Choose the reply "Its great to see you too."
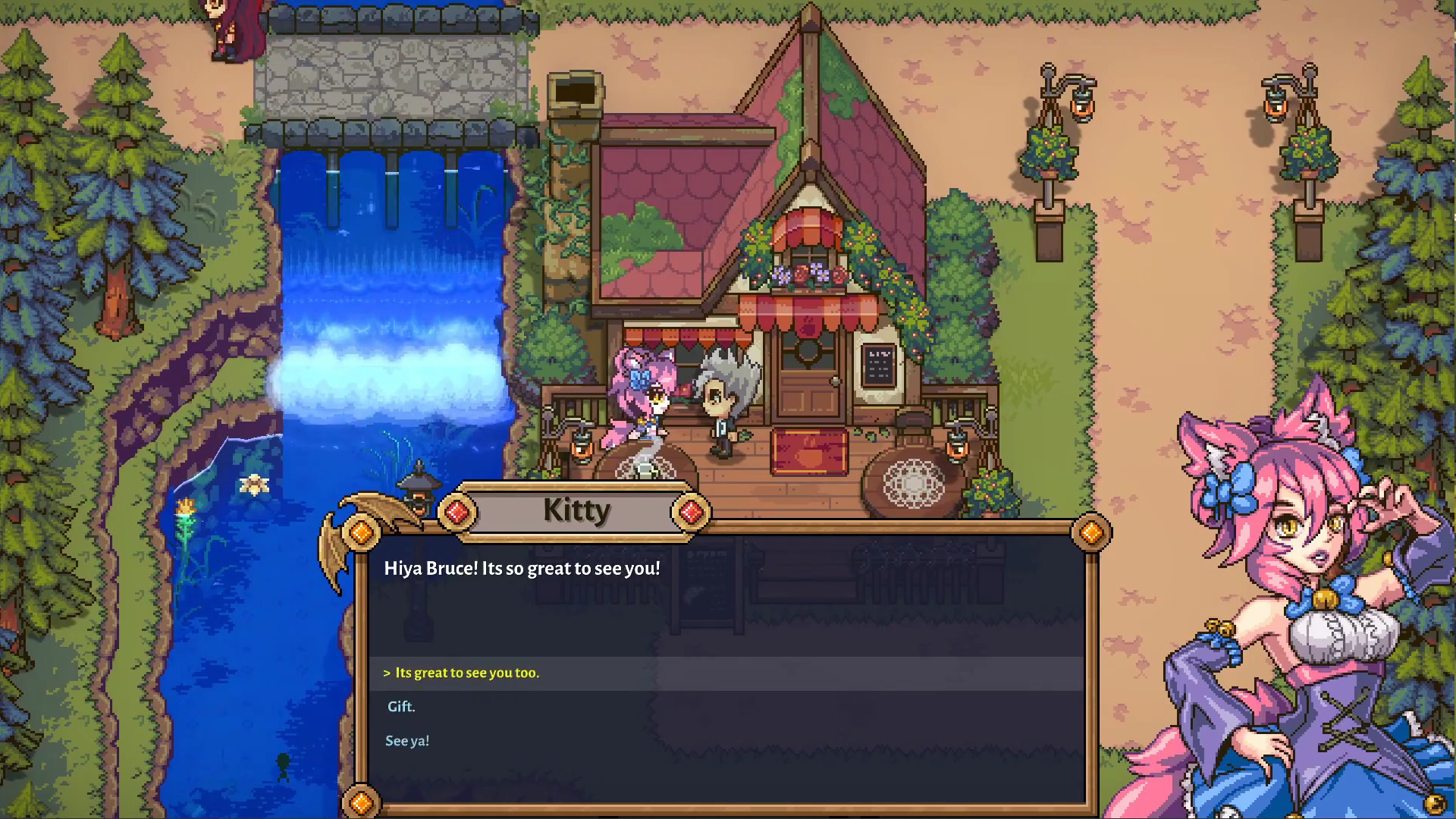Screen dimensions: 1456x819 [x=466, y=673]
